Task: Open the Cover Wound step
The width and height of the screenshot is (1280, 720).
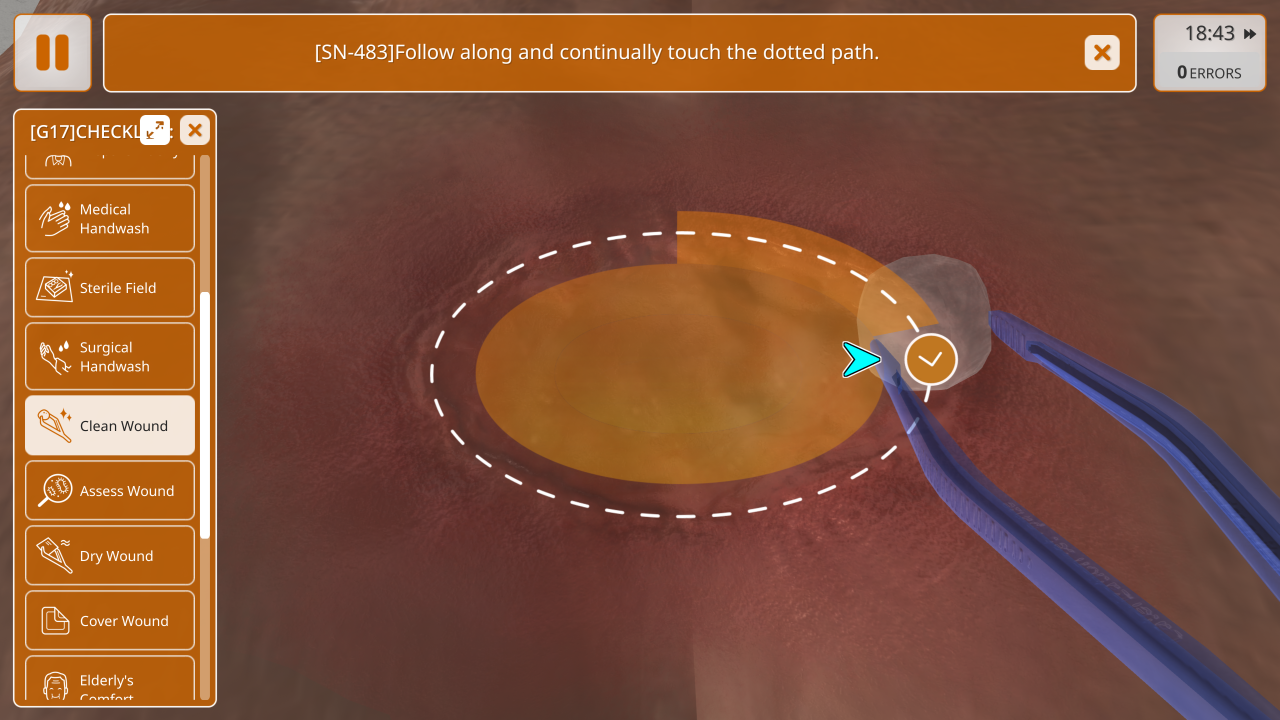Action: 110,620
